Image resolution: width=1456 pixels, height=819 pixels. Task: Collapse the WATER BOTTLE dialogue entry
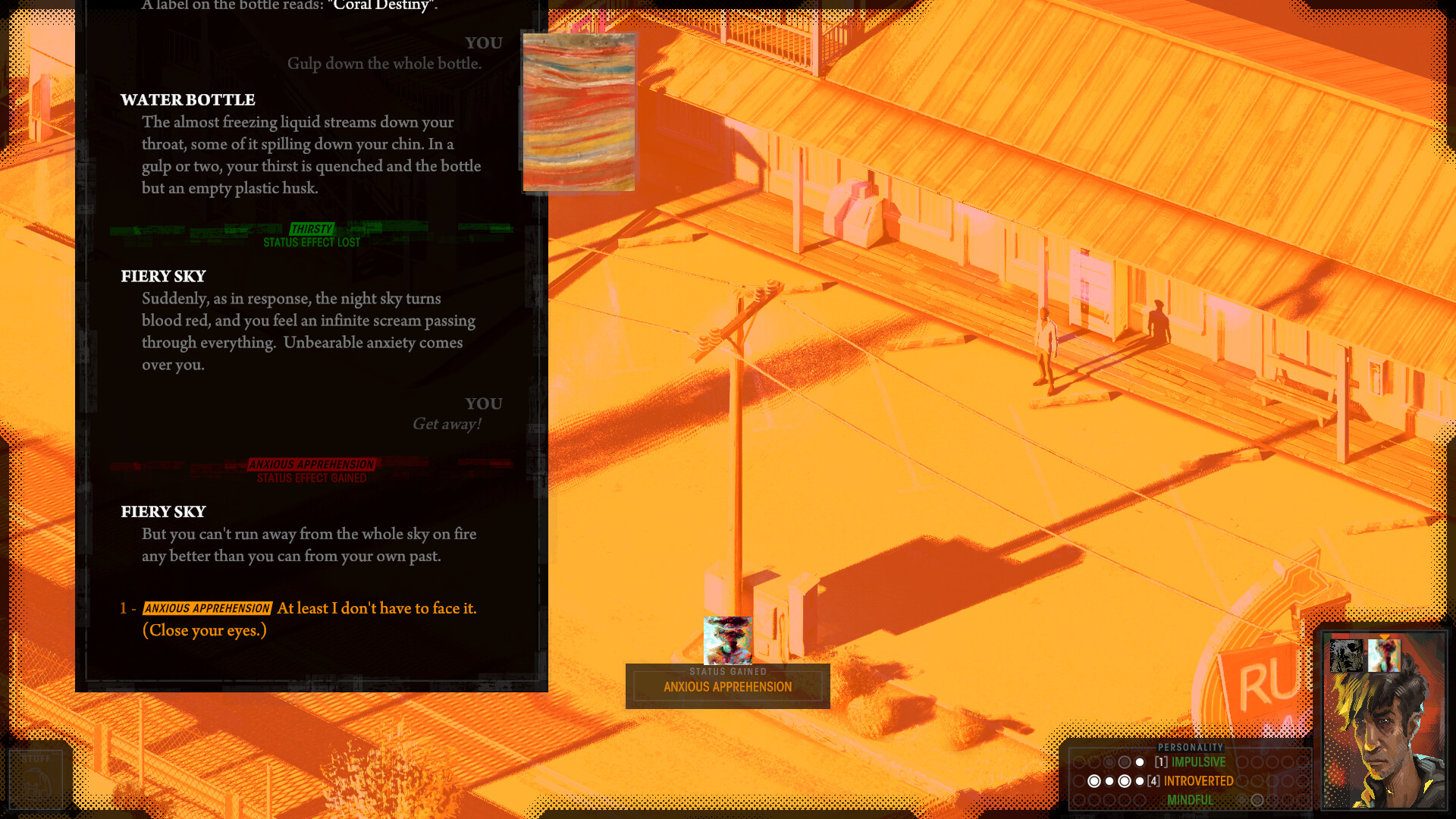pos(187,100)
